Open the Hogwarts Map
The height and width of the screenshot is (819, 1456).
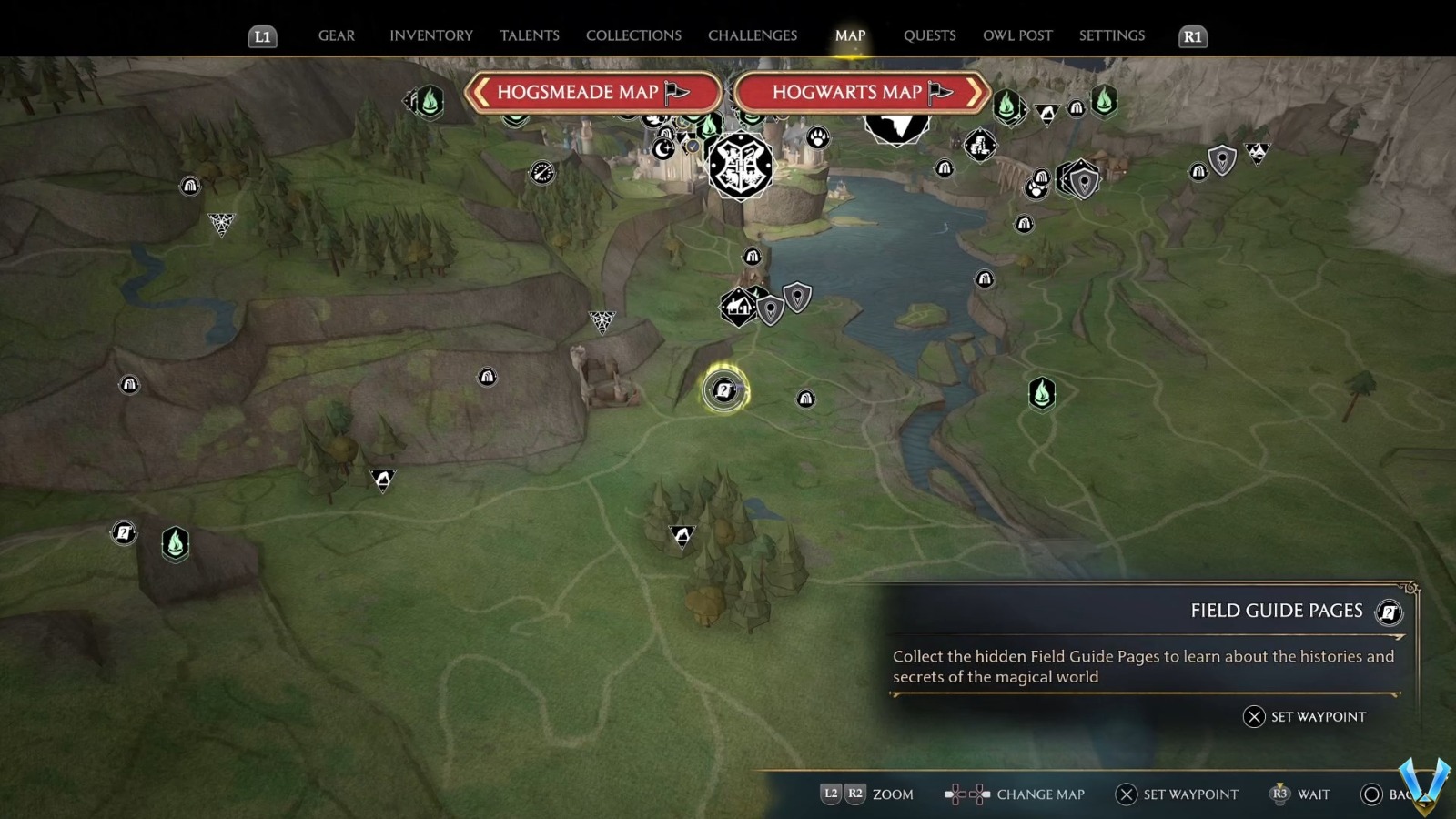coord(860,92)
